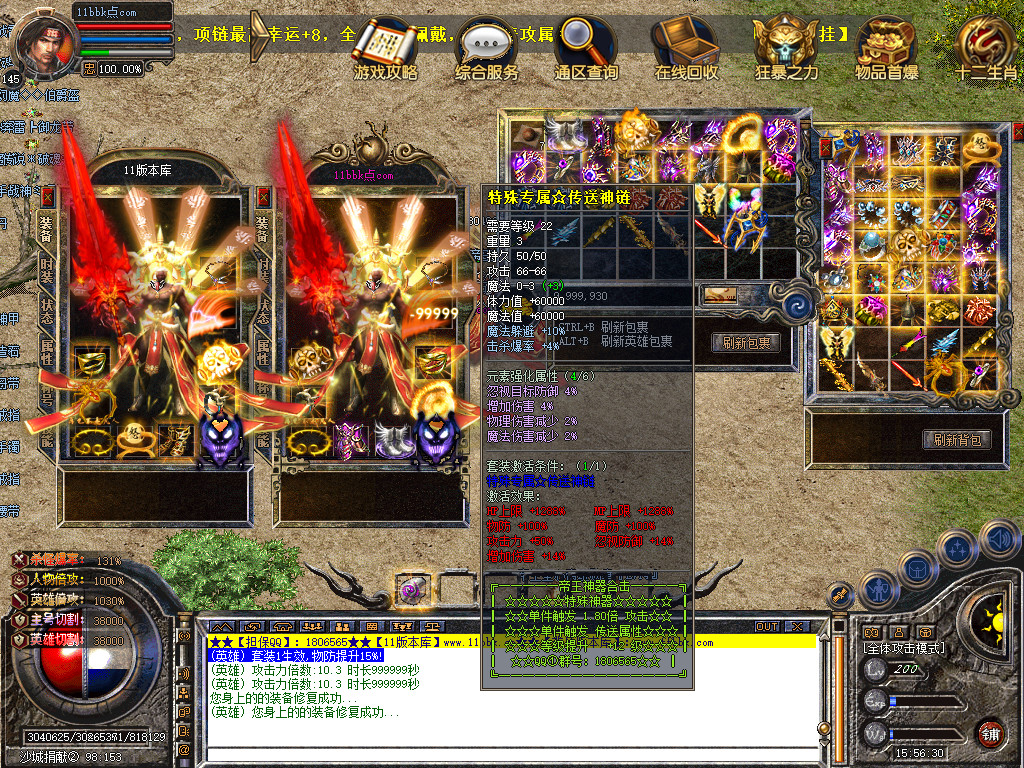
Task: Open the 物品首爆 treasure menu
Action: pyautogui.click(x=885, y=48)
